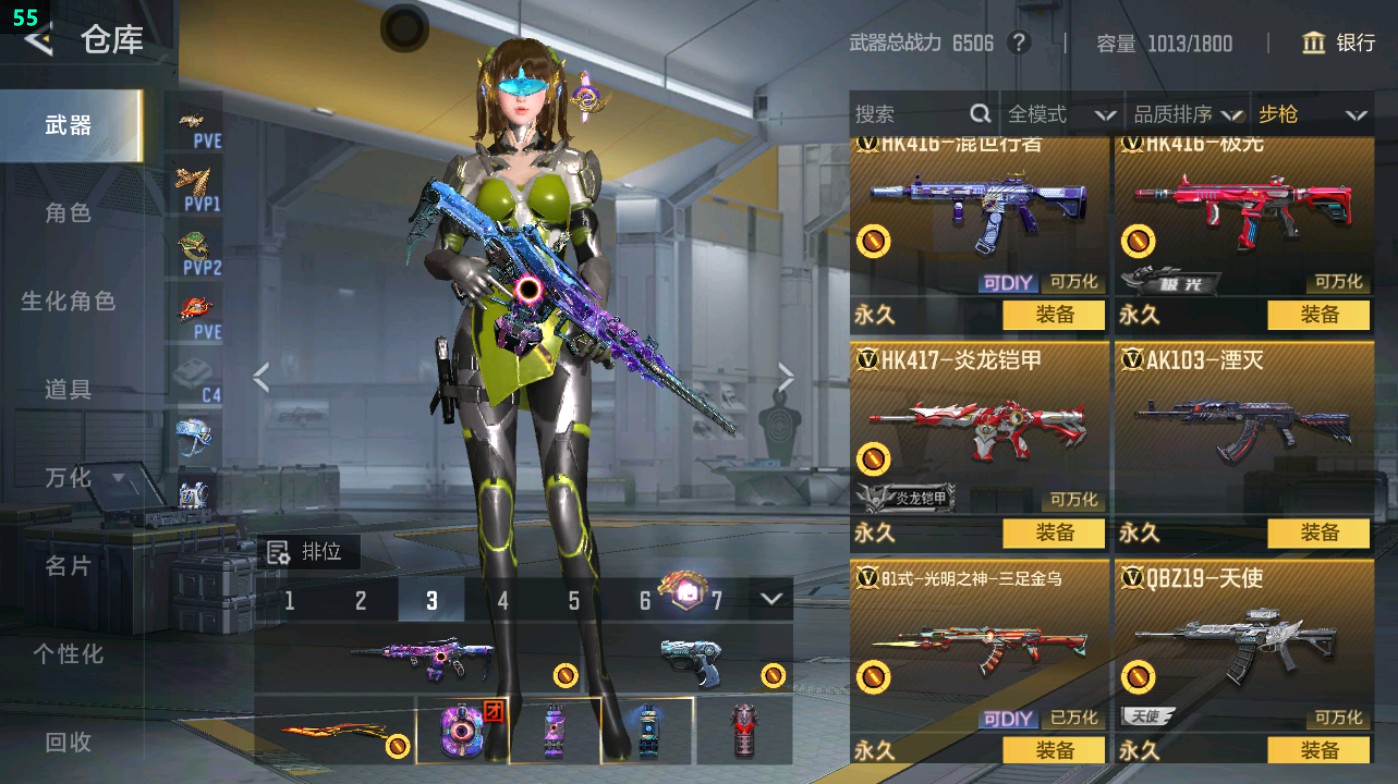This screenshot has height=784, width=1398.
Task: Open the 步枪 weapon type dropdown
Action: click(1311, 115)
